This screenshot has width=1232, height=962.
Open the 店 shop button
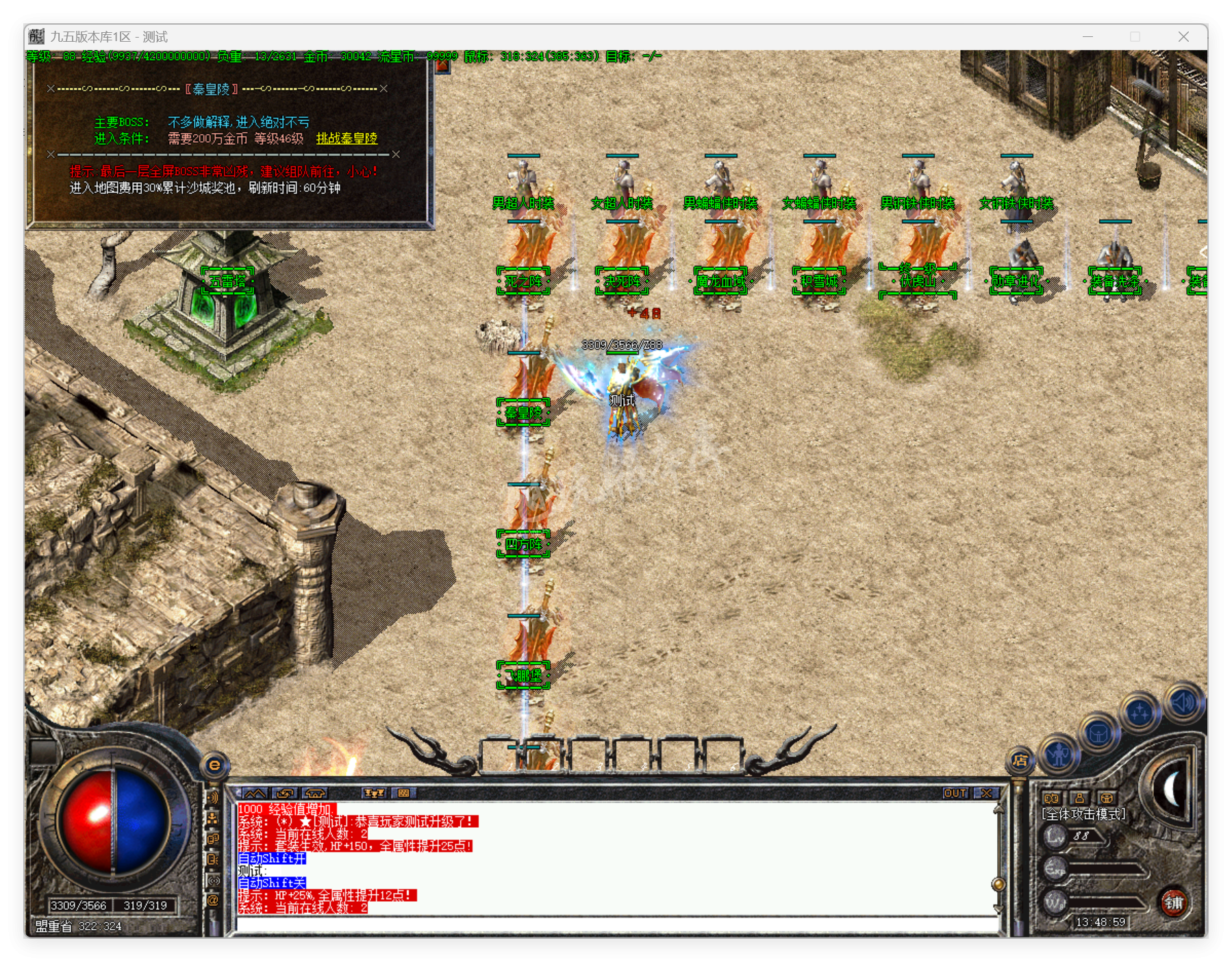1020,760
